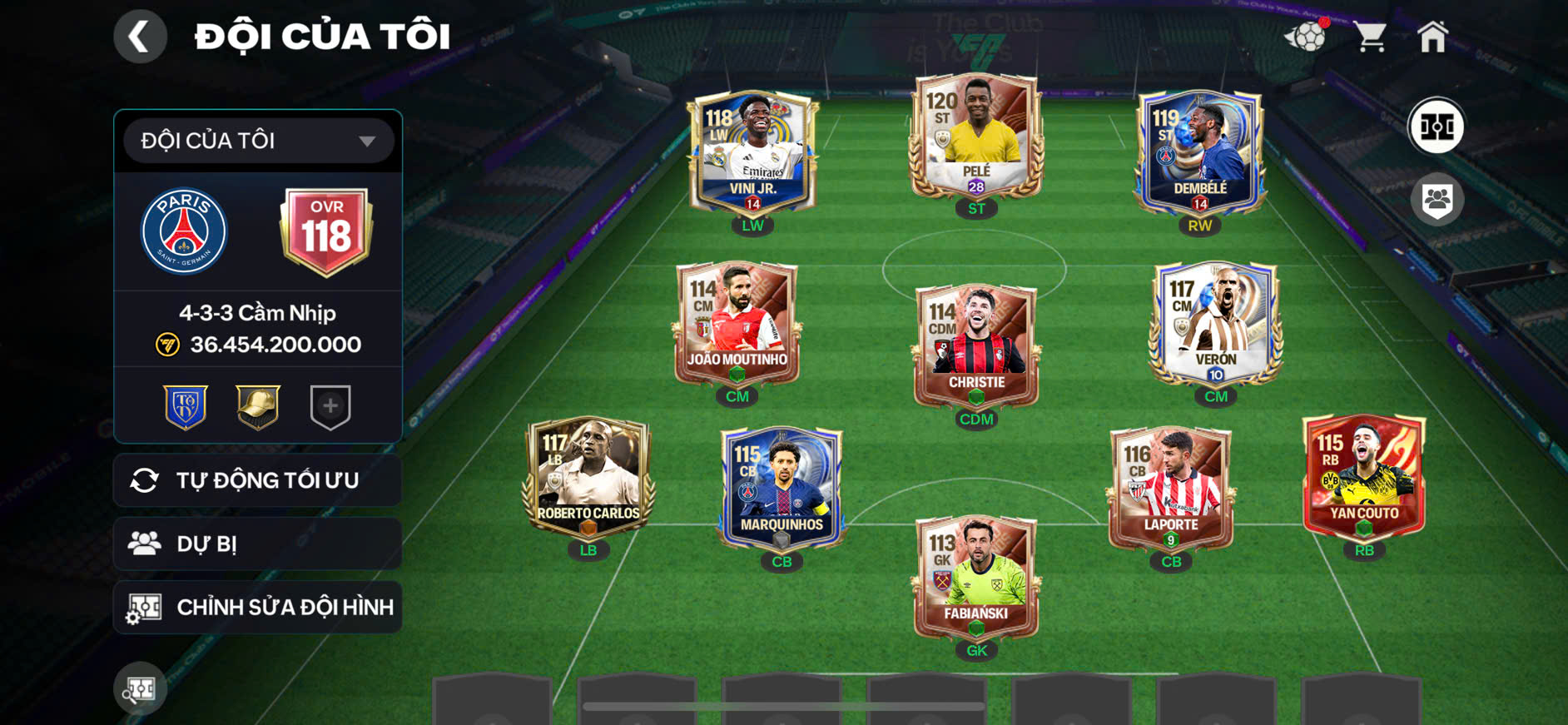Open the store via the shopping cart icon
The height and width of the screenshot is (725, 1568).
click(x=1370, y=34)
